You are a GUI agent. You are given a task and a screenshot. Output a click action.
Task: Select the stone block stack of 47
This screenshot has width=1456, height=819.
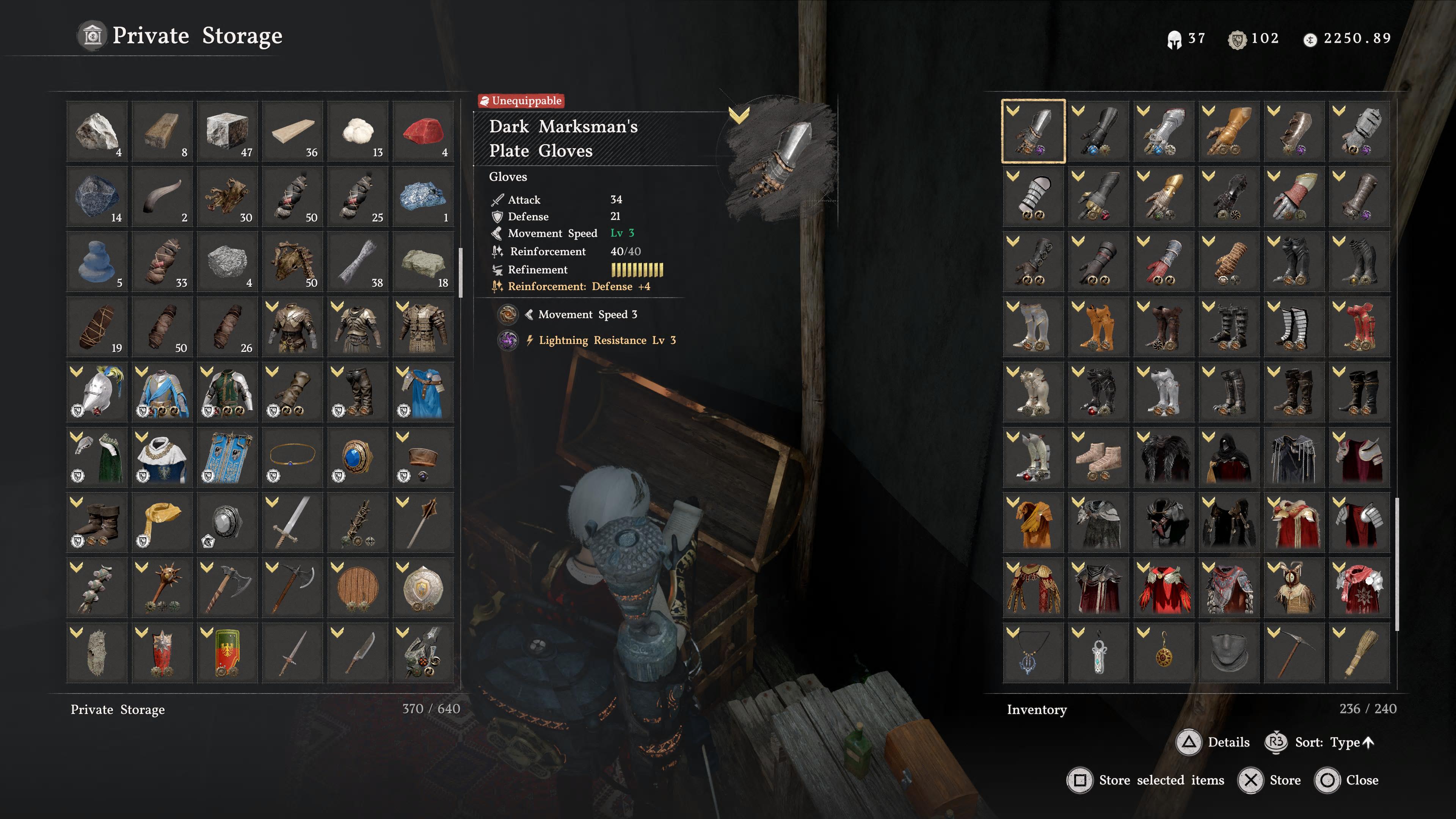(227, 131)
